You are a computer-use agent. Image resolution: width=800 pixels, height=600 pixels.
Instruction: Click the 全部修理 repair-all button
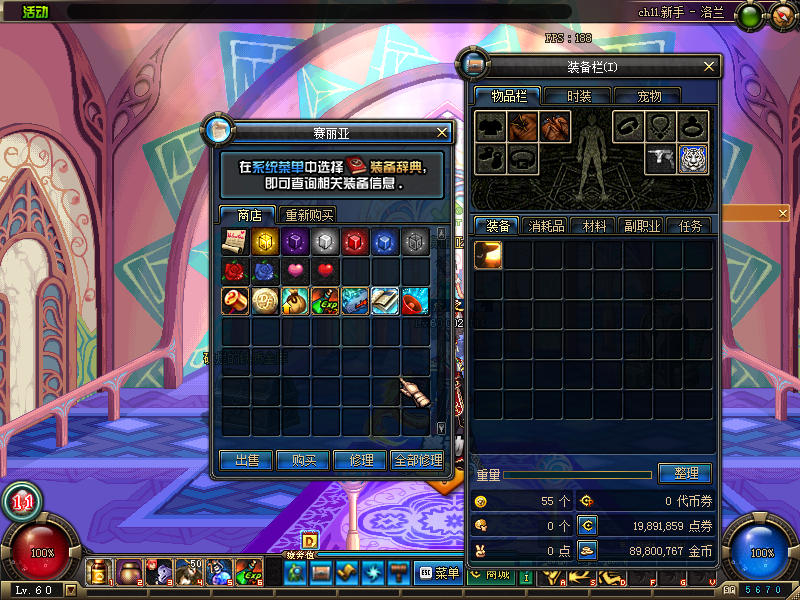pyautogui.click(x=418, y=460)
